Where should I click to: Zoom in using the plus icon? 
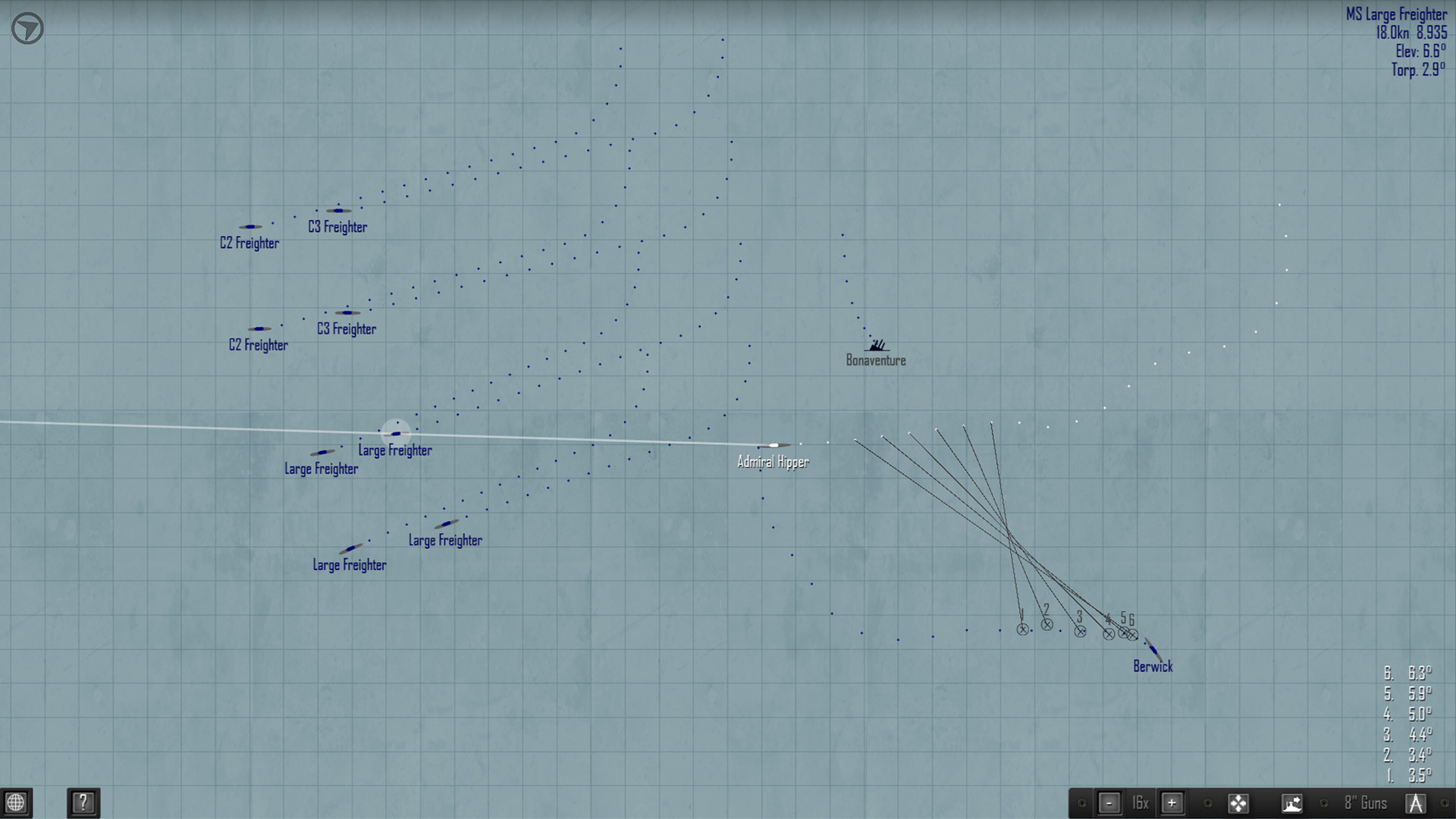(1172, 802)
